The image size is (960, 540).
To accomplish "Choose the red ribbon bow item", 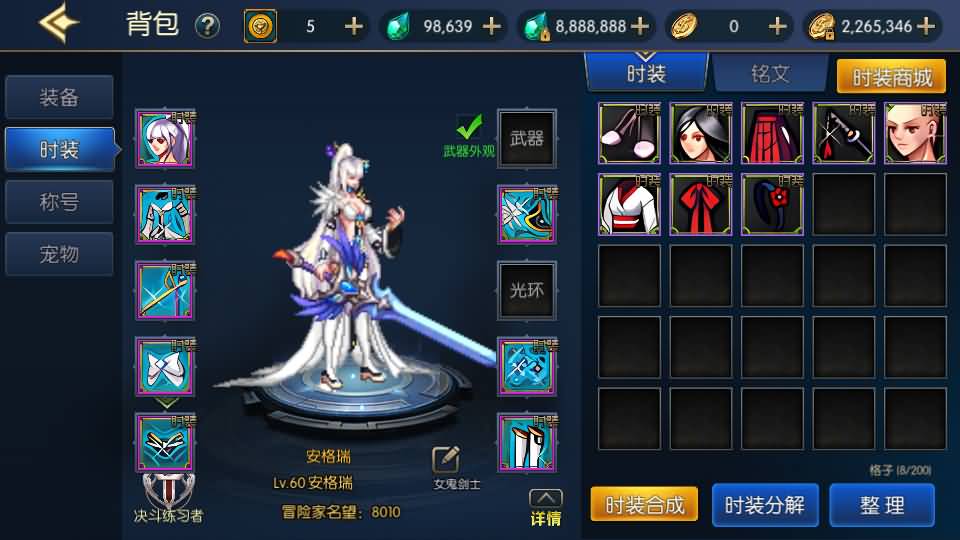I will (x=701, y=205).
